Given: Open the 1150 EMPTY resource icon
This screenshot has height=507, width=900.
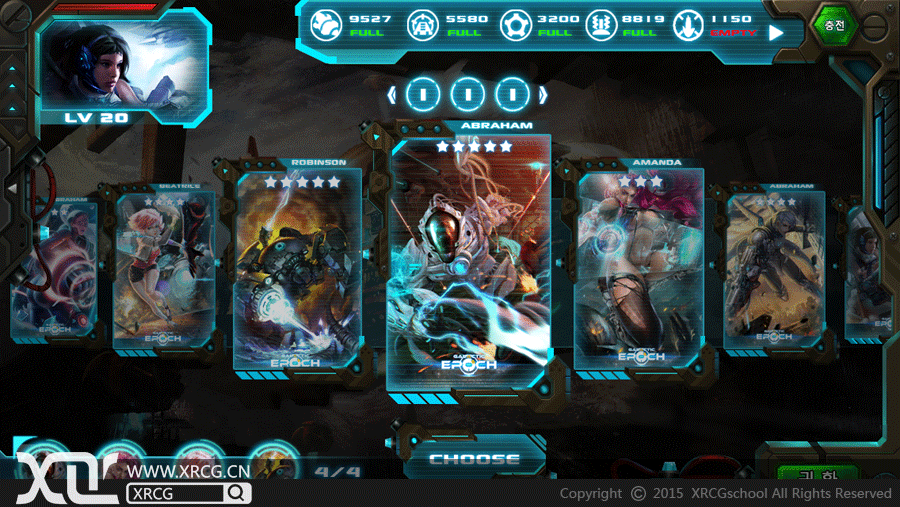Looking at the screenshot, I should point(688,24).
